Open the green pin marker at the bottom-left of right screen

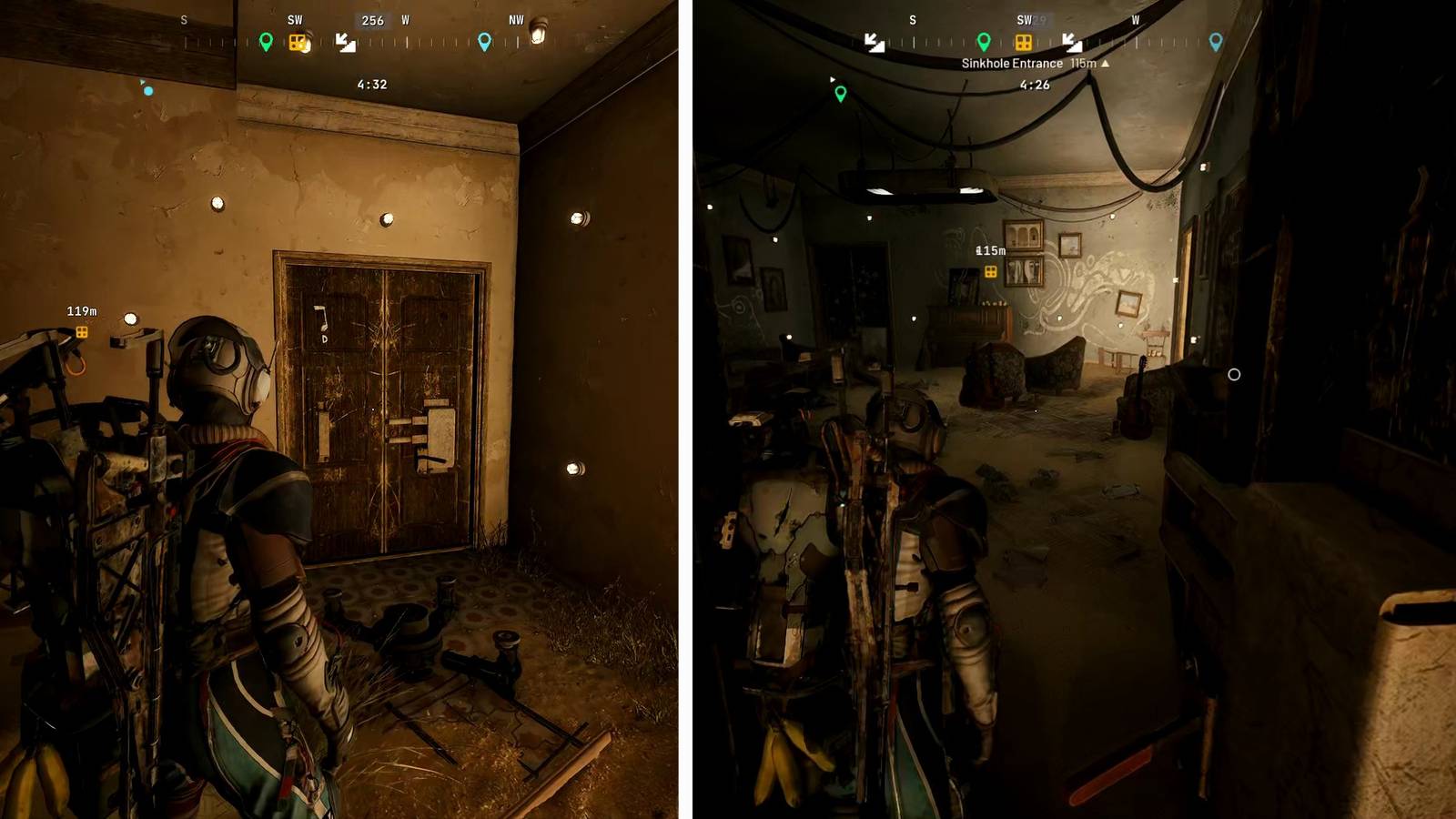(x=840, y=92)
